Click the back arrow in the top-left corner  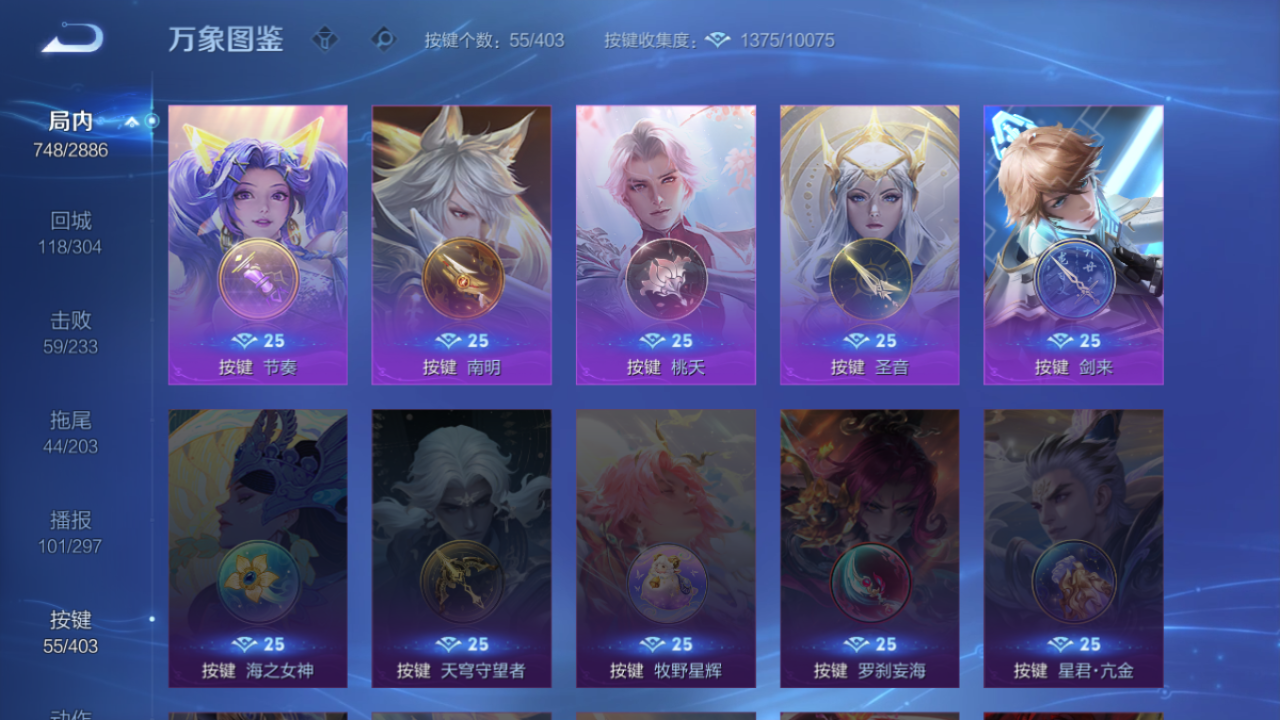coord(70,38)
